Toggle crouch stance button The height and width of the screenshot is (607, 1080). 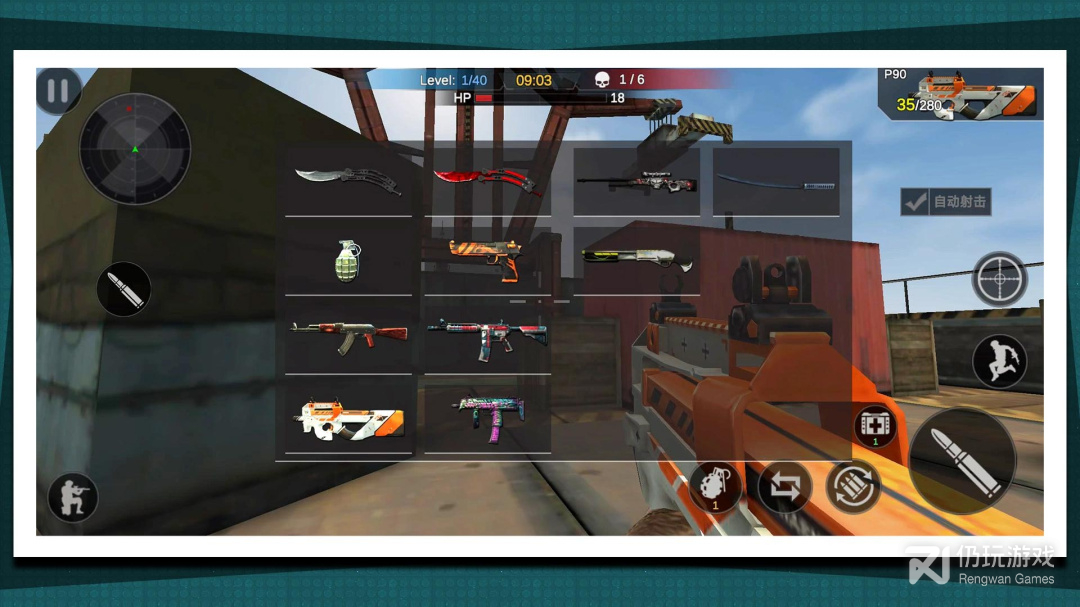[x=73, y=497]
